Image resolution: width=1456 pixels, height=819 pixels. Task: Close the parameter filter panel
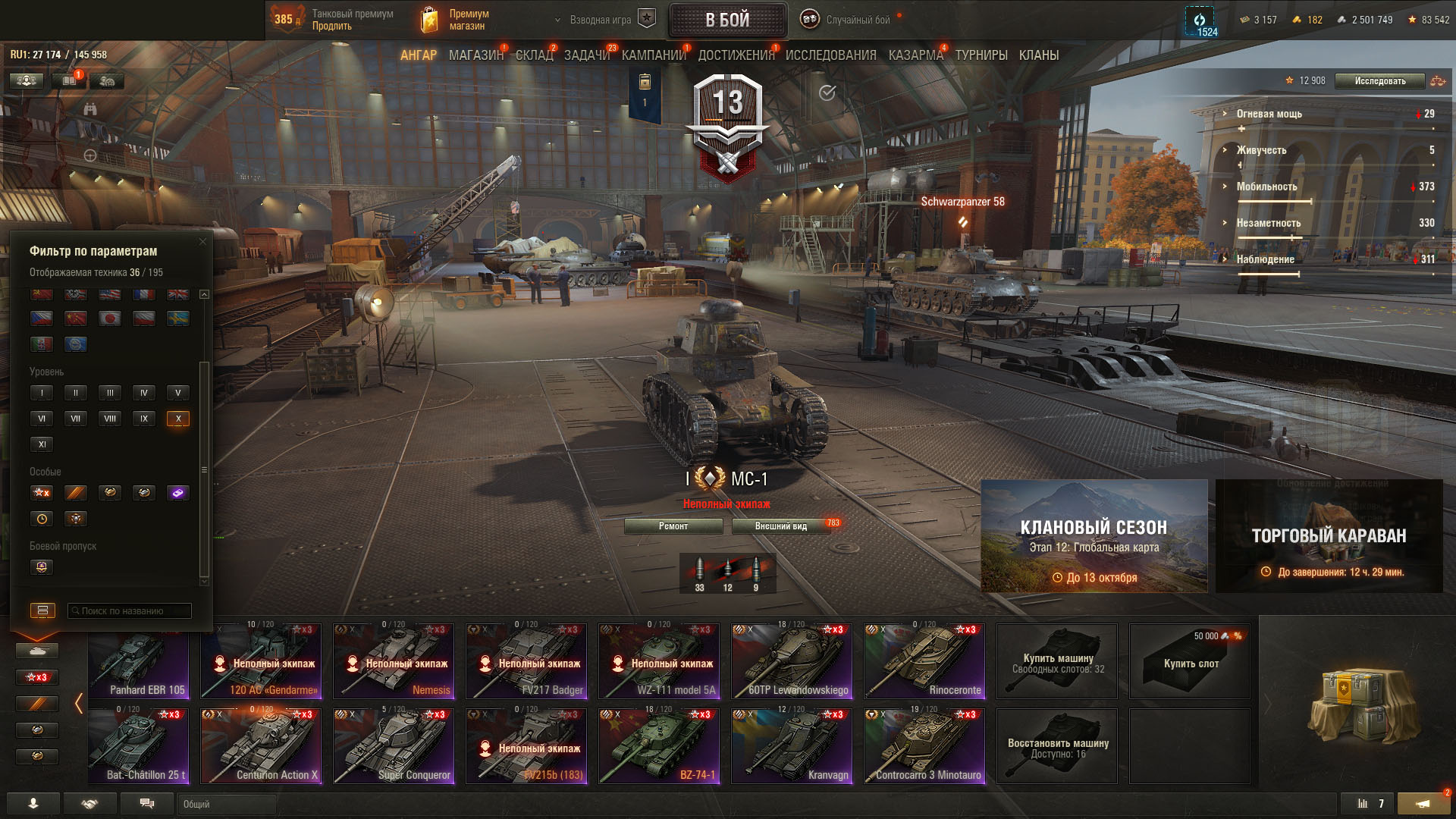coord(202,242)
